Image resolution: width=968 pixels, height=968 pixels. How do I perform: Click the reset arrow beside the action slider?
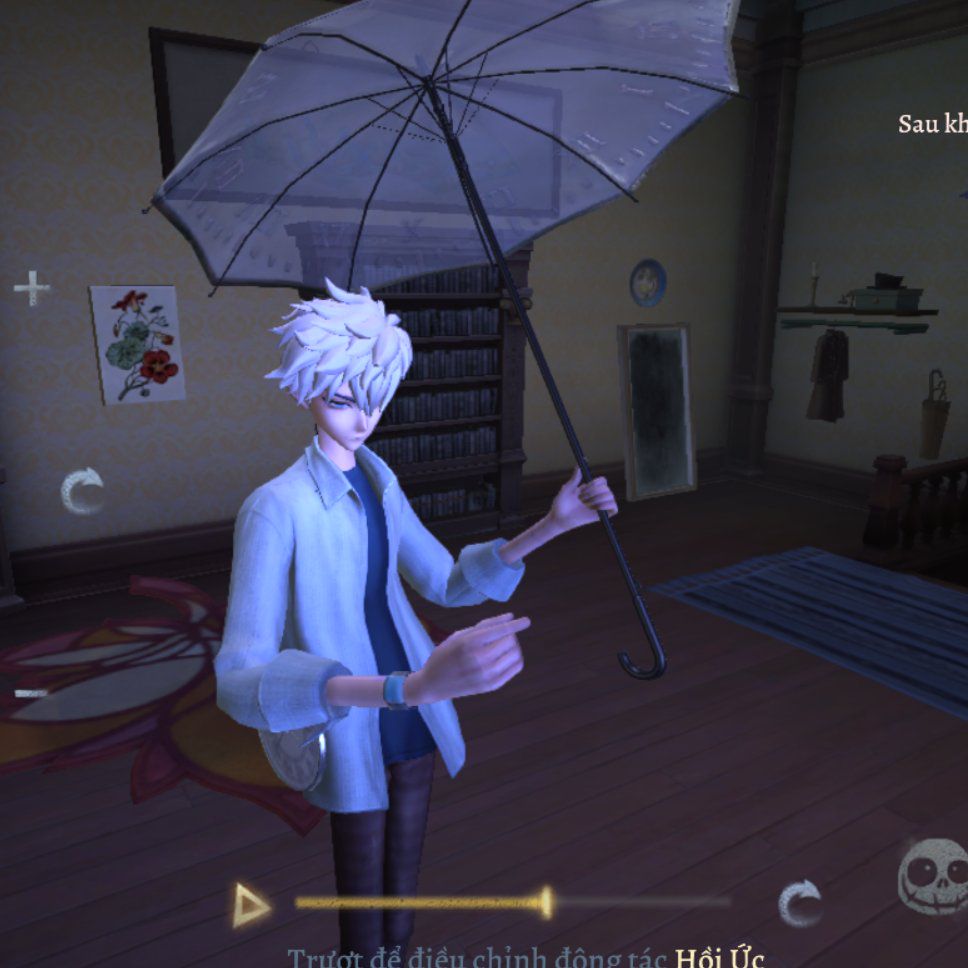point(800,903)
